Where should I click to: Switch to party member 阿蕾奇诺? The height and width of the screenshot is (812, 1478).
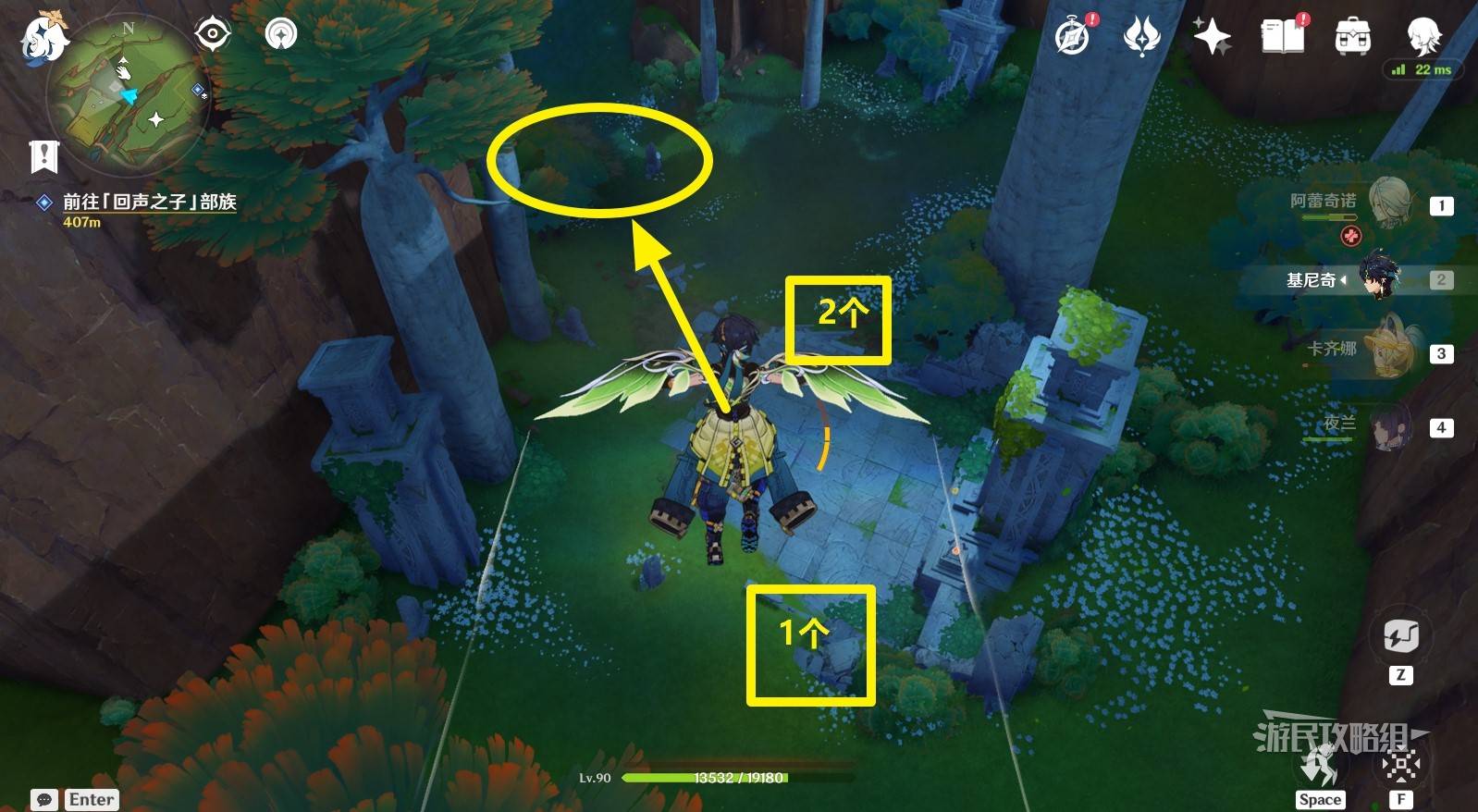coord(1389,203)
